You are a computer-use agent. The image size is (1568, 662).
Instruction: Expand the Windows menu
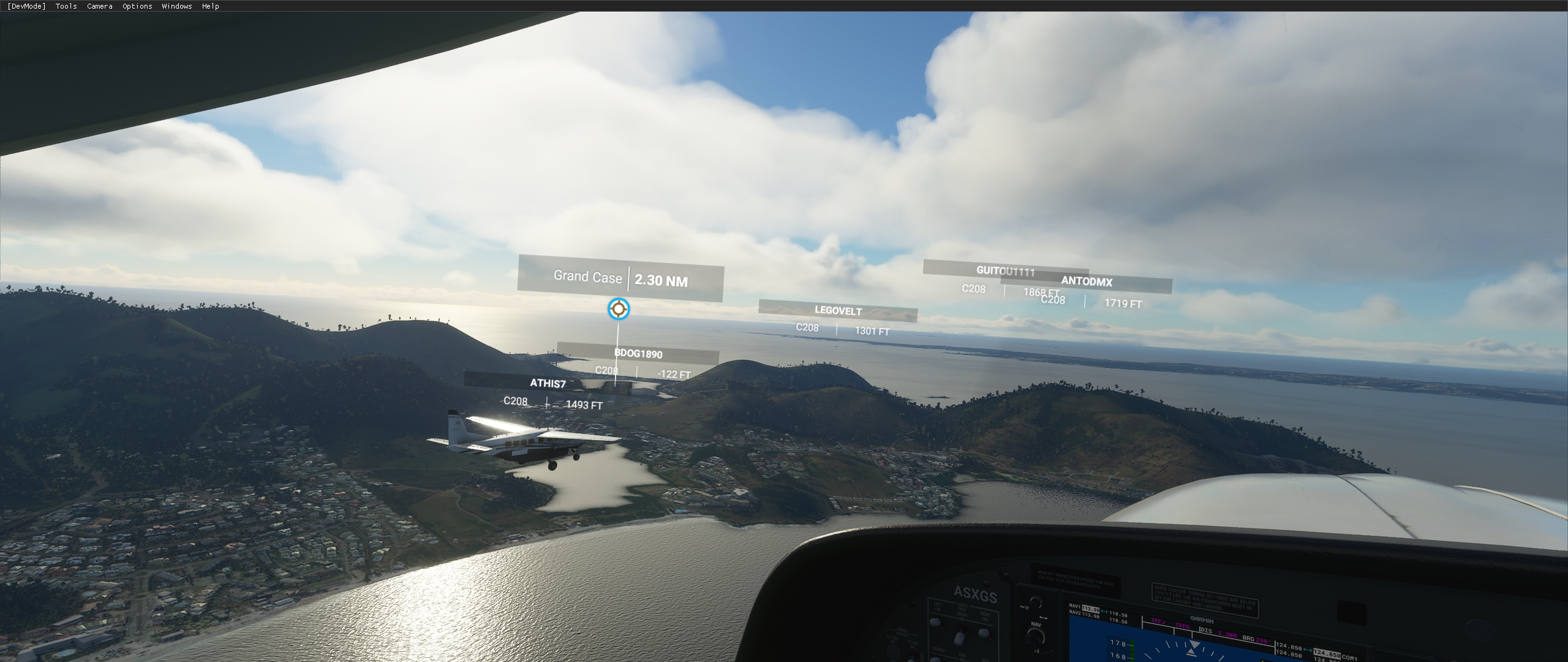pos(176,6)
